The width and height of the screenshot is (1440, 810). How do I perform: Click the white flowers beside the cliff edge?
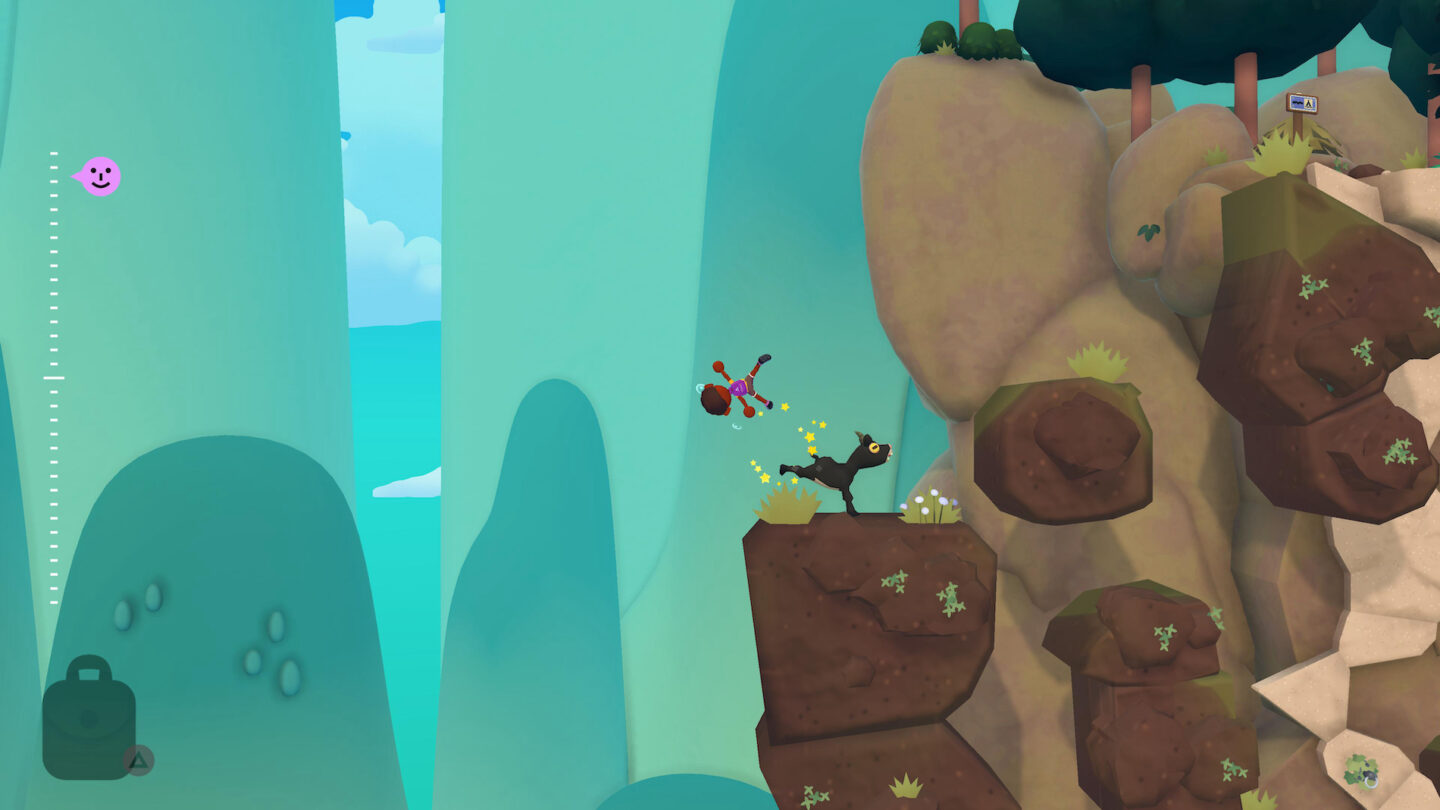coord(929,500)
